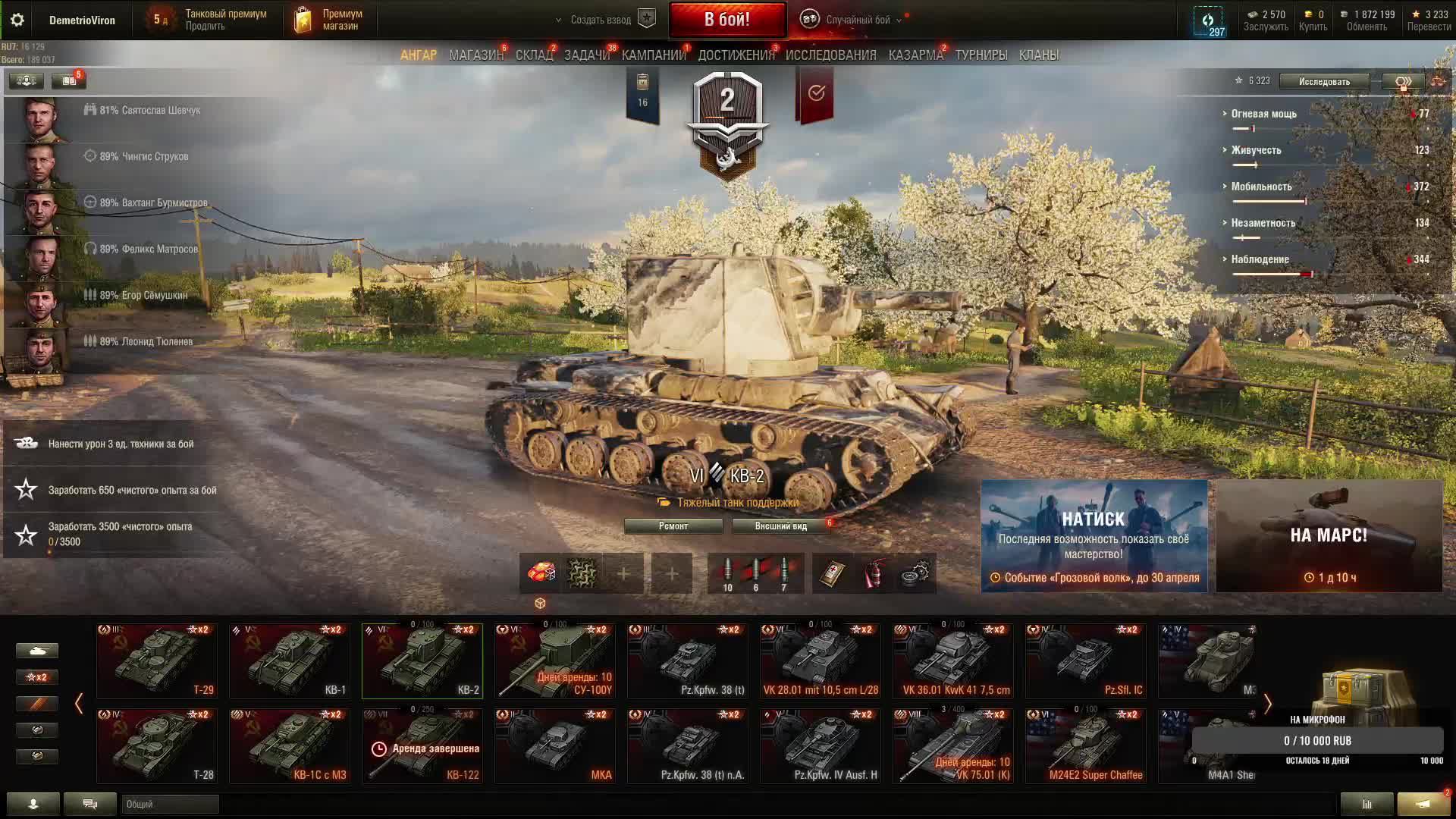This screenshot has width=1456, height=819.
Task: Switch to the МАГАЗИН tab
Action: pyautogui.click(x=475, y=55)
